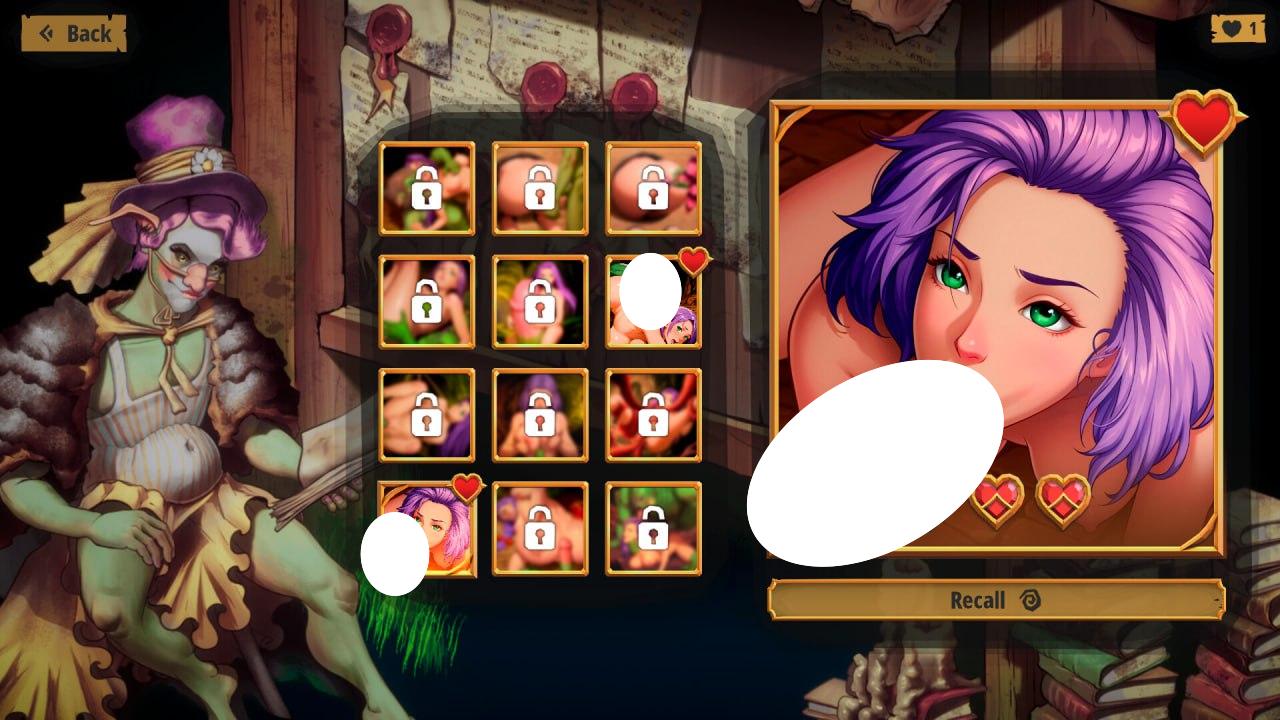
Task: Open the locked bottom-middle gallery tile
Action: click(x=540, y=530)
